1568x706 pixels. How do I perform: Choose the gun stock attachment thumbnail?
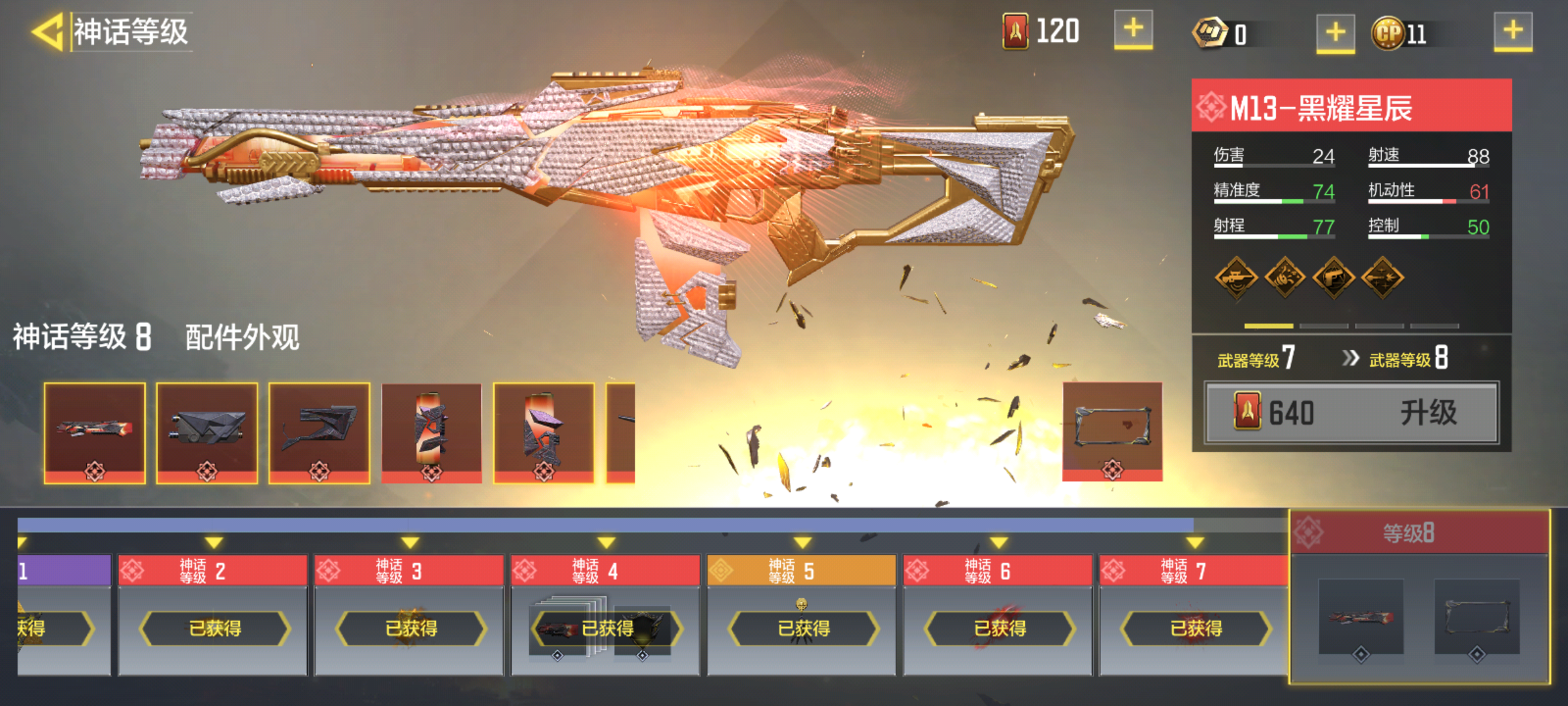pyautogui.click(x=319, y=433)
